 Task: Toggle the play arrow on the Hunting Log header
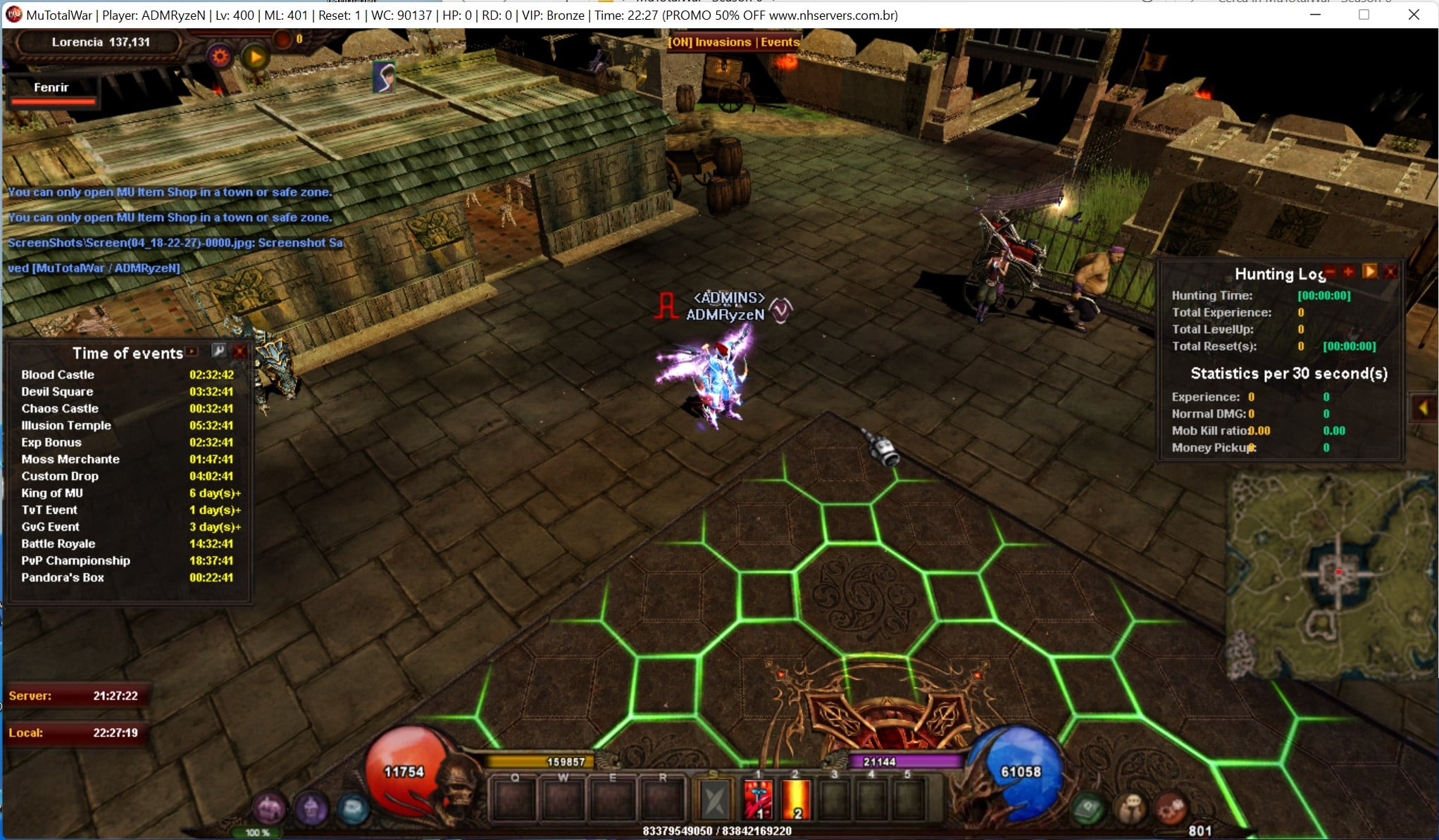[x=1369, y=271]
